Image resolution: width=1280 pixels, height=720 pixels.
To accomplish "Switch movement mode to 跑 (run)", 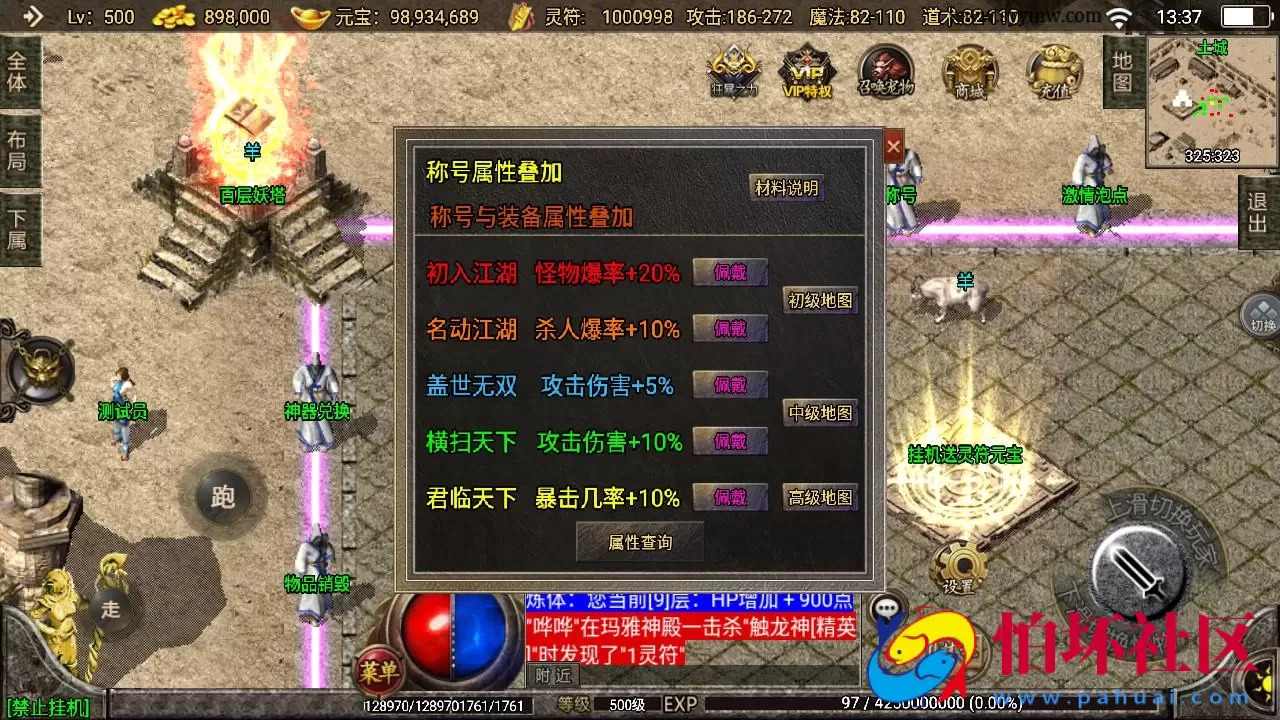I will pyautogui.click(x=222, y=497).
